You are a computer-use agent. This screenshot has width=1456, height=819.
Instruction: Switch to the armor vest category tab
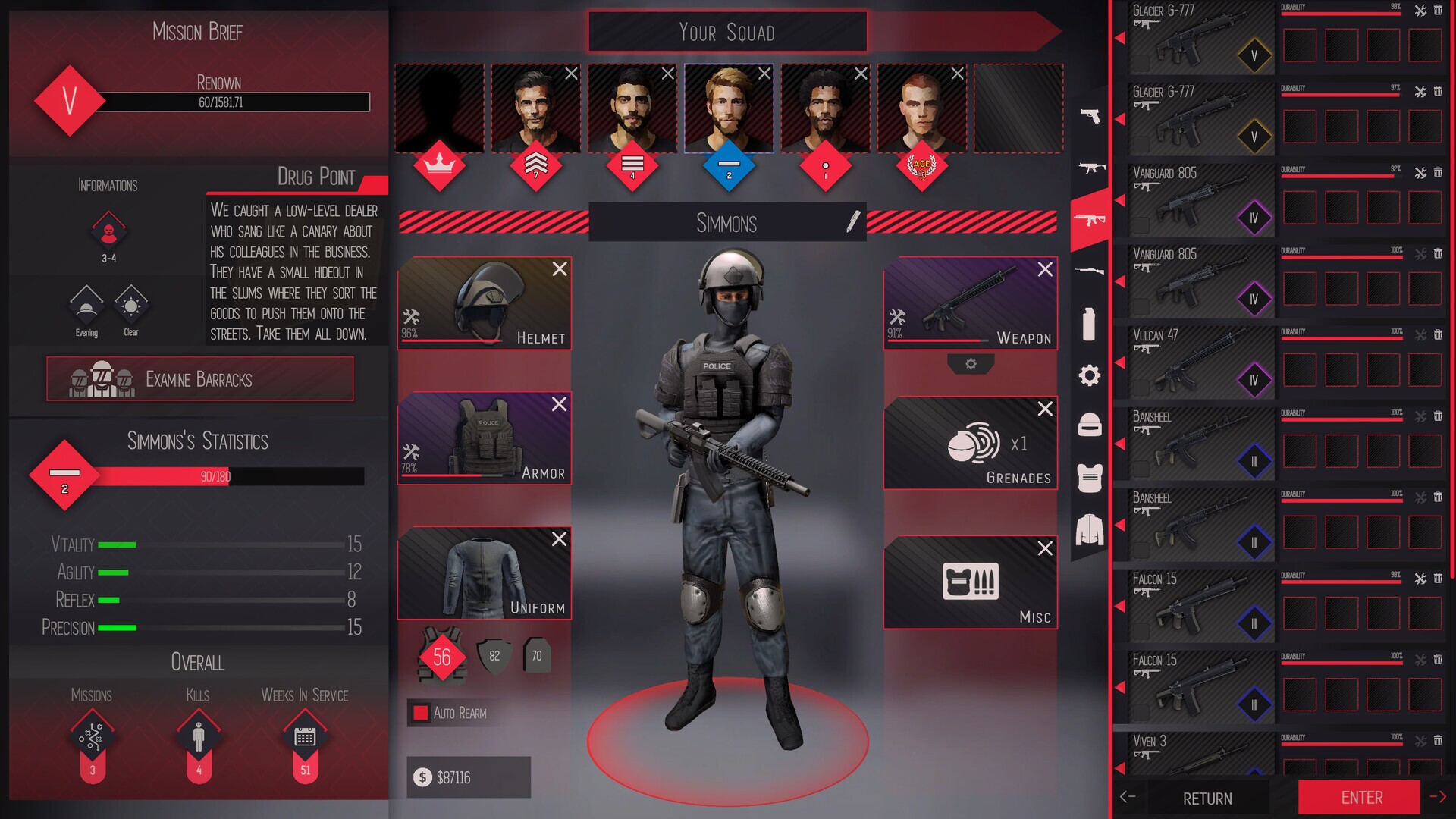(x=1090, y=478)
